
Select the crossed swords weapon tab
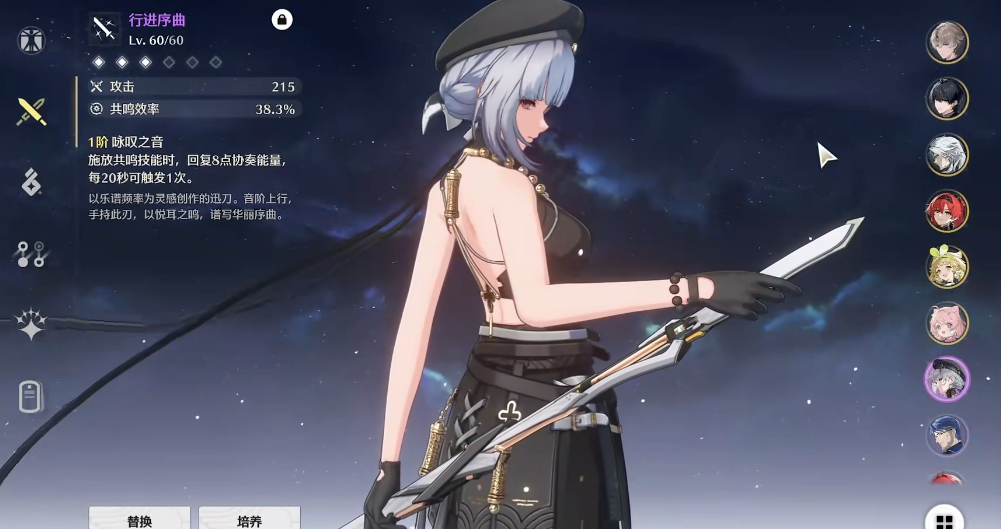32,111
